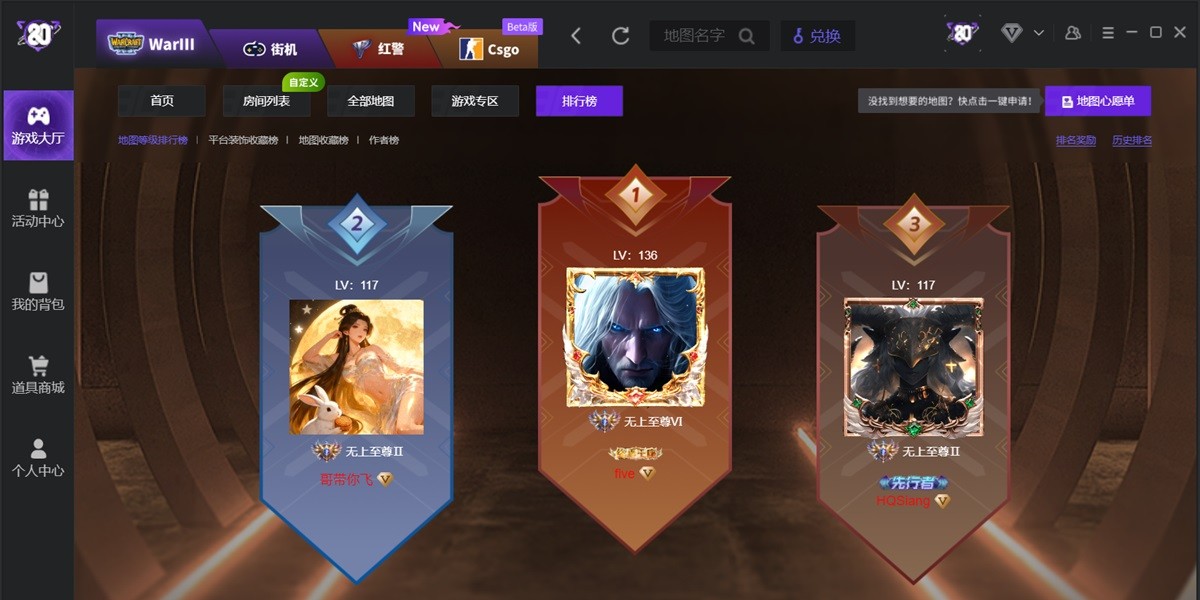Go to 活动中心 activity center
Screen dimensions: 1200x600
tap(38, 208)
